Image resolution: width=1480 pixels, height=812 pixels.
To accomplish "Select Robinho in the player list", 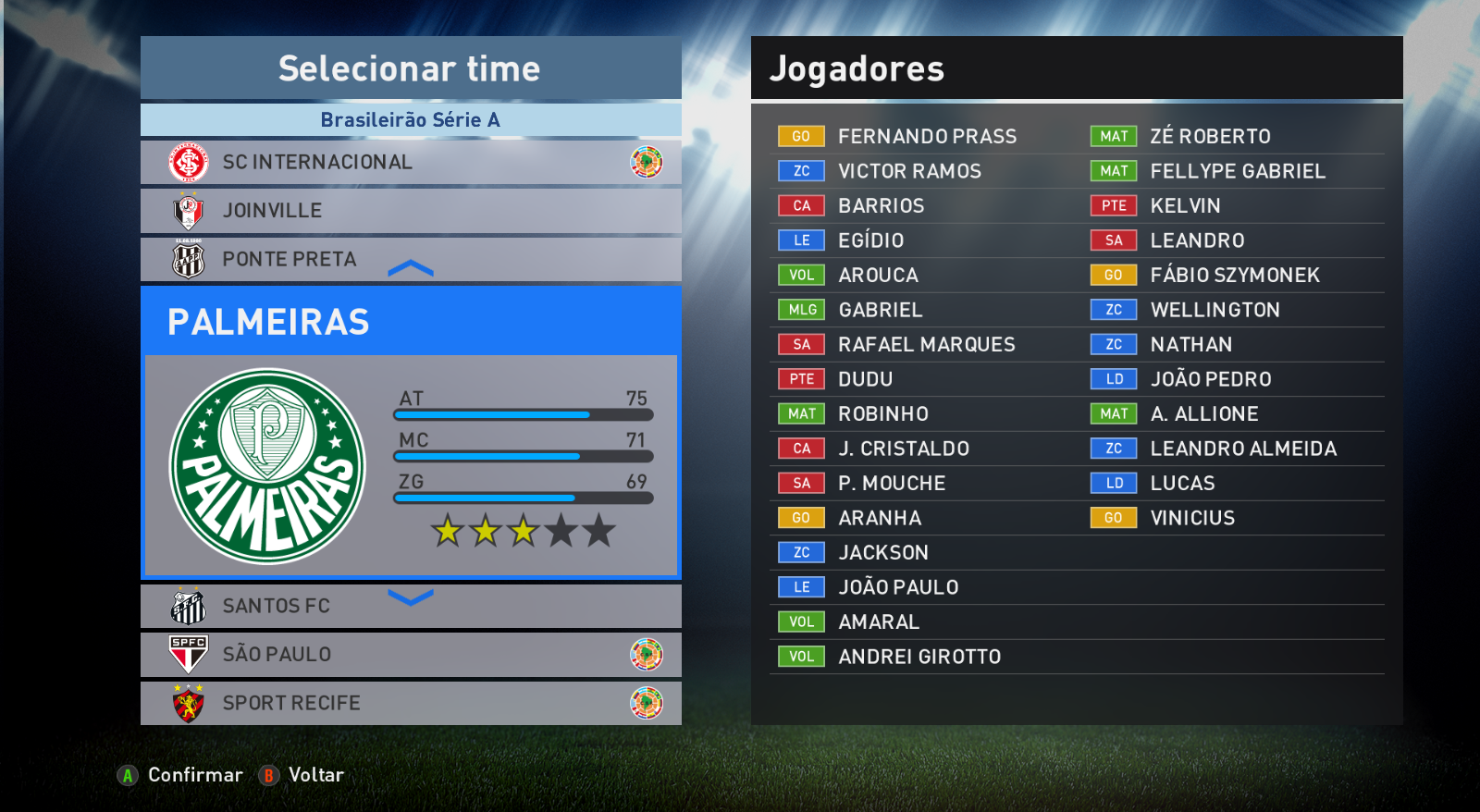I will pos(883,414).
